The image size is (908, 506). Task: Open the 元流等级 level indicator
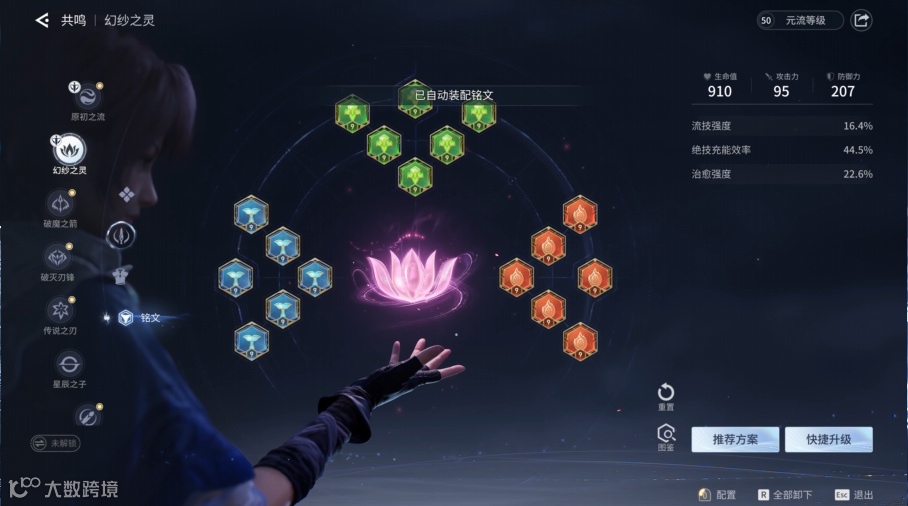pyautogui.click(x=799, y=20)
